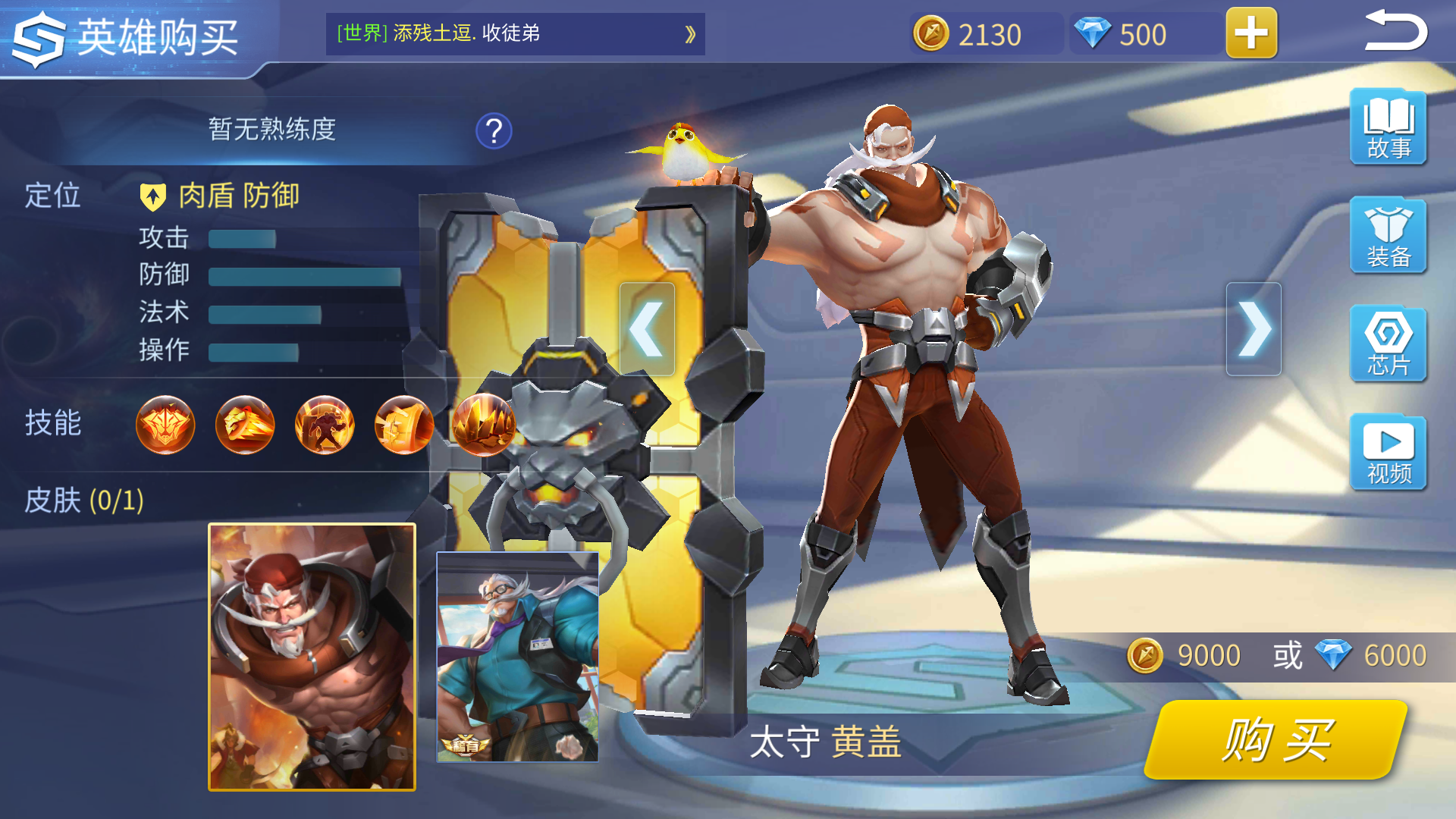1456x819 pixels.
Task: Open the help tooltip for 暂无熟练度
Action: coord(494,130)
